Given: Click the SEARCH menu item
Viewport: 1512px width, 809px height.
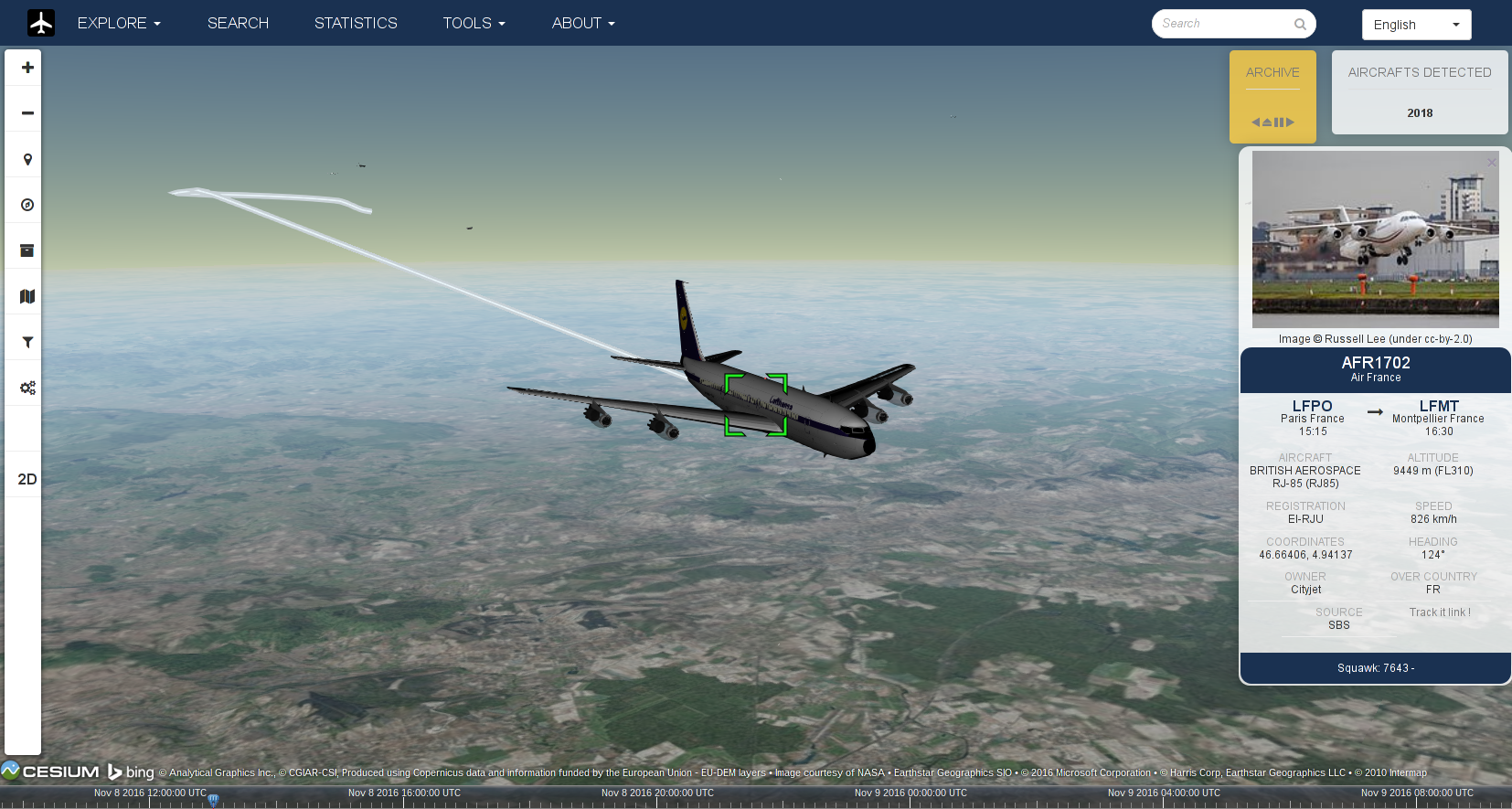Looking at the screenshot, I should [238, 23].
